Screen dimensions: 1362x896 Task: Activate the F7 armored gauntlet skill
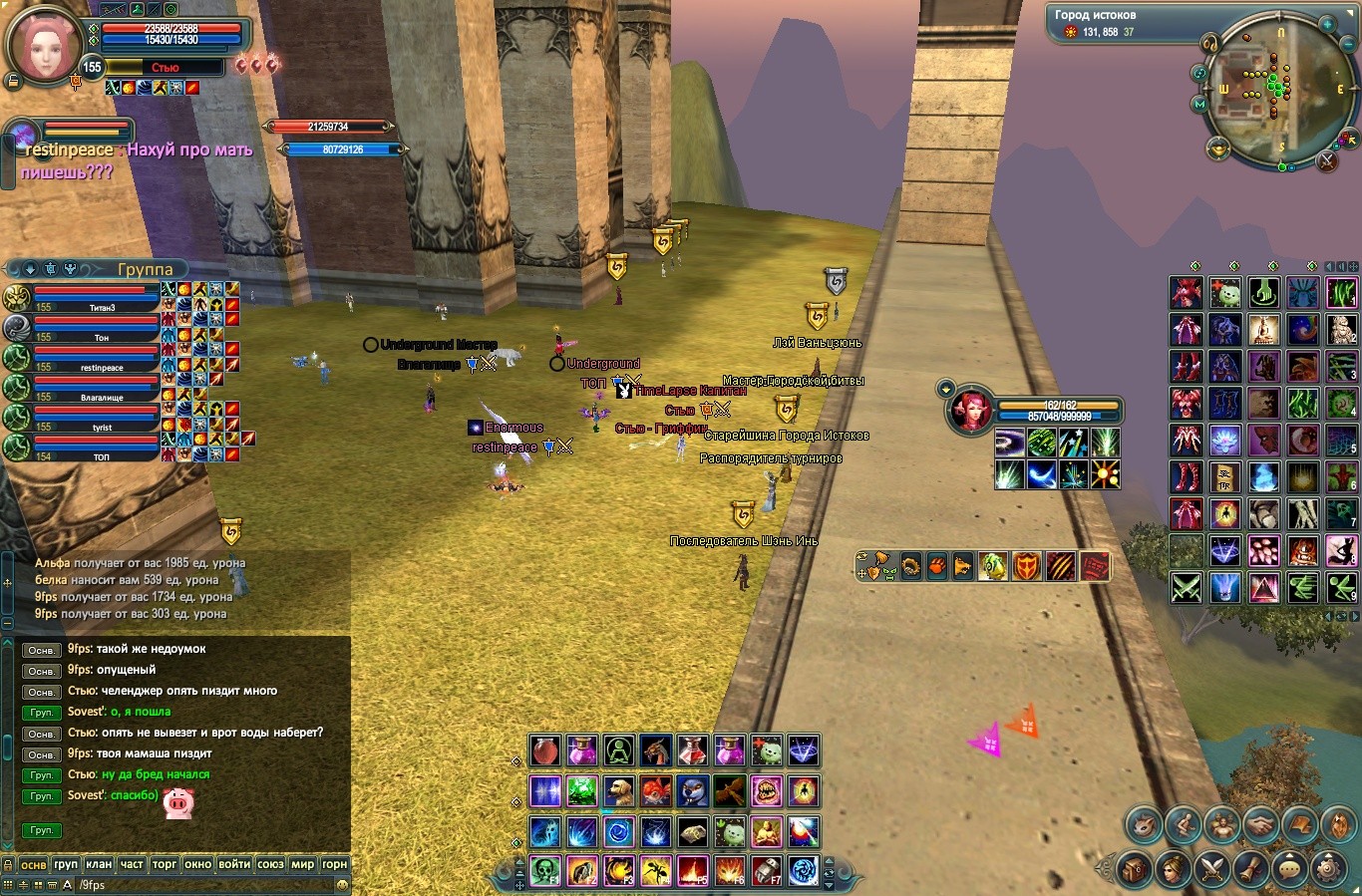click(766, 871)
